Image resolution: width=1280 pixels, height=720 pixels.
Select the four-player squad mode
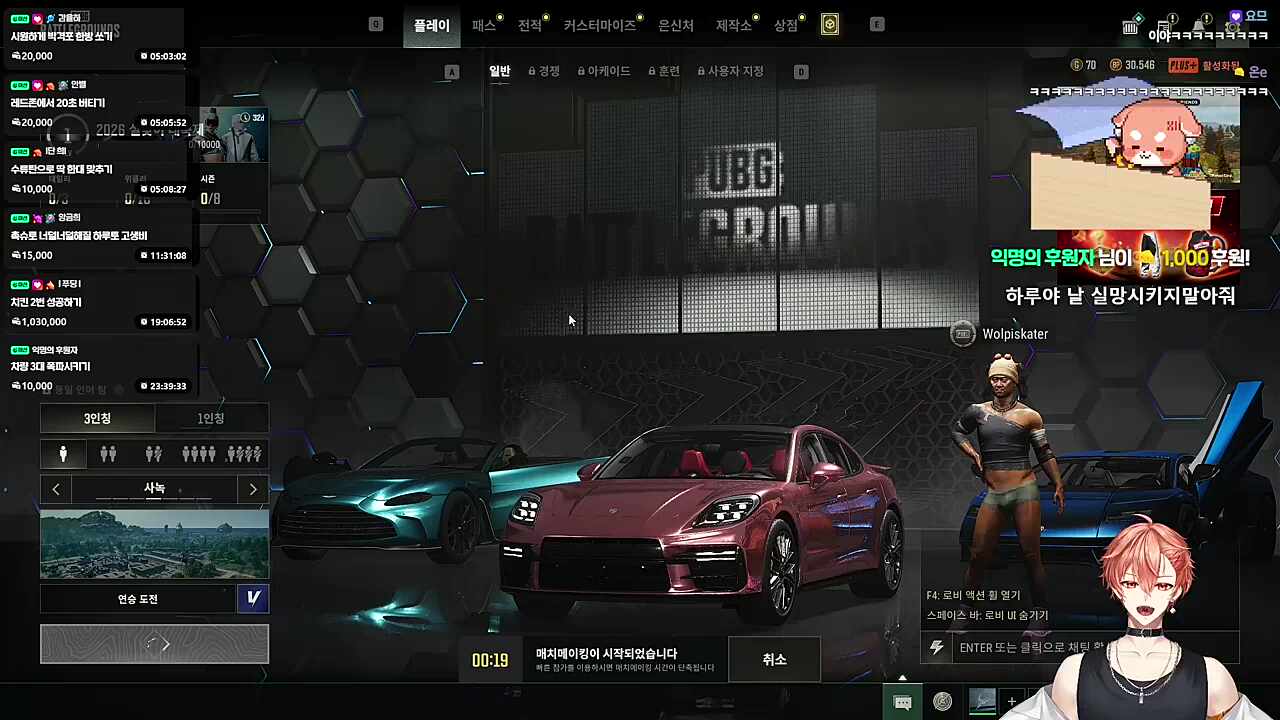click(x=198, y=453)
